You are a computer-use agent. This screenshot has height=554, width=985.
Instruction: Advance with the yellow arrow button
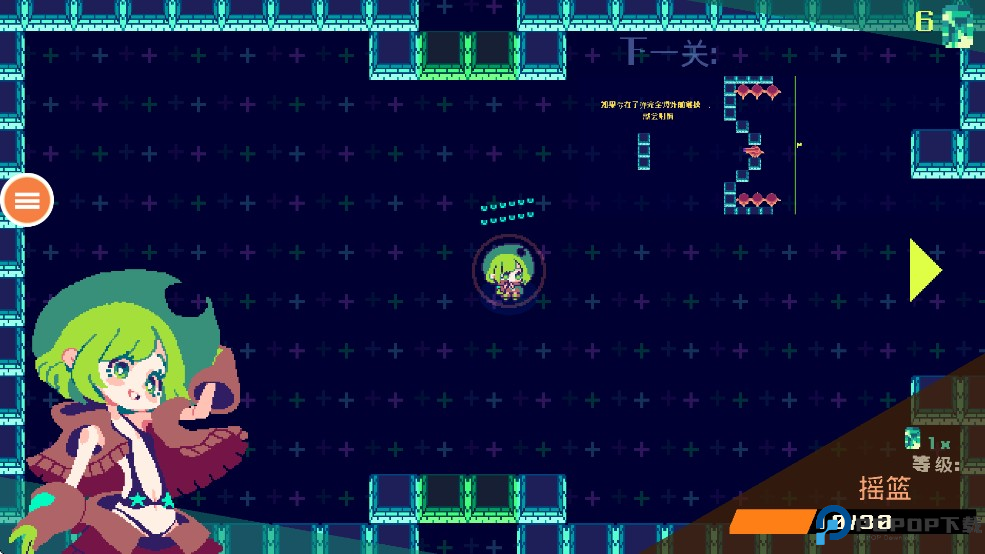[x=924, y=270]
